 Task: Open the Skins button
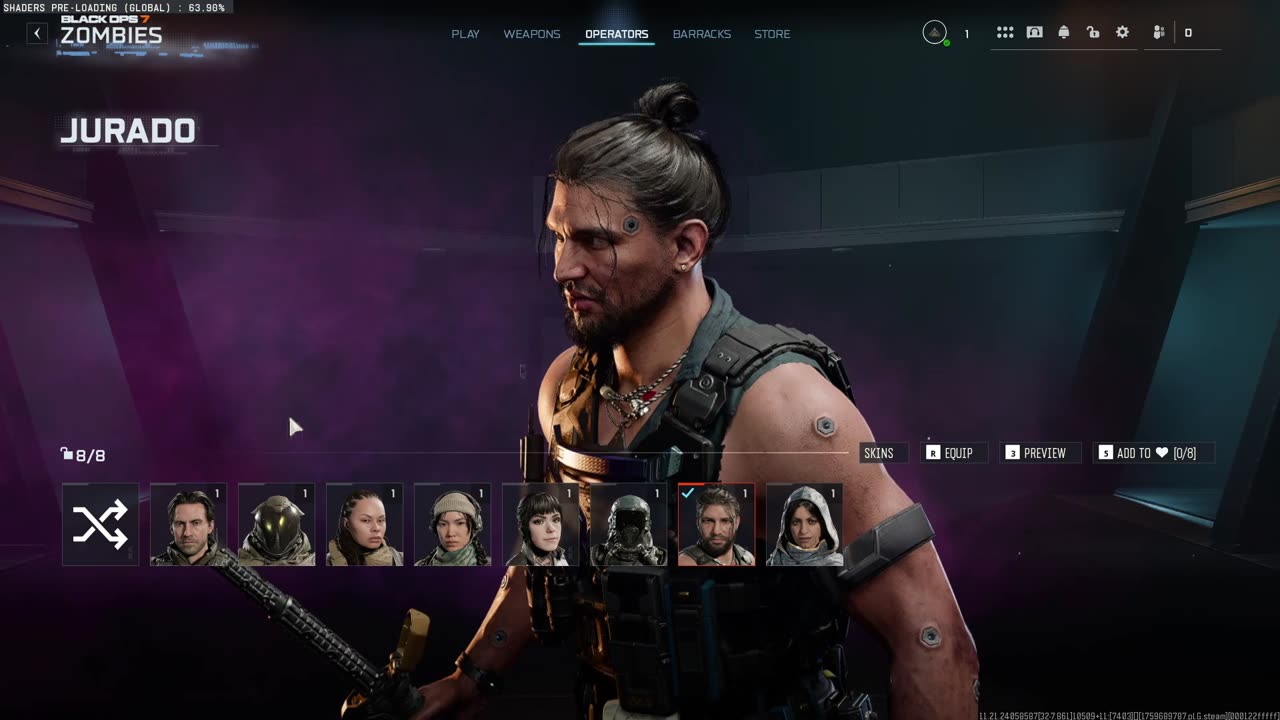point(879,453)
